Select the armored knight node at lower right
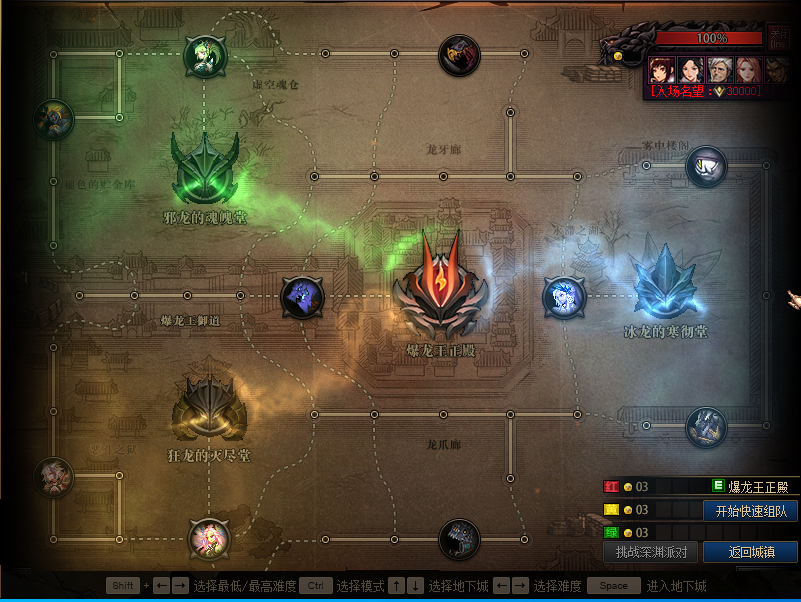Image resolution: width=801 pixels, height=602 pixels. 706,427
